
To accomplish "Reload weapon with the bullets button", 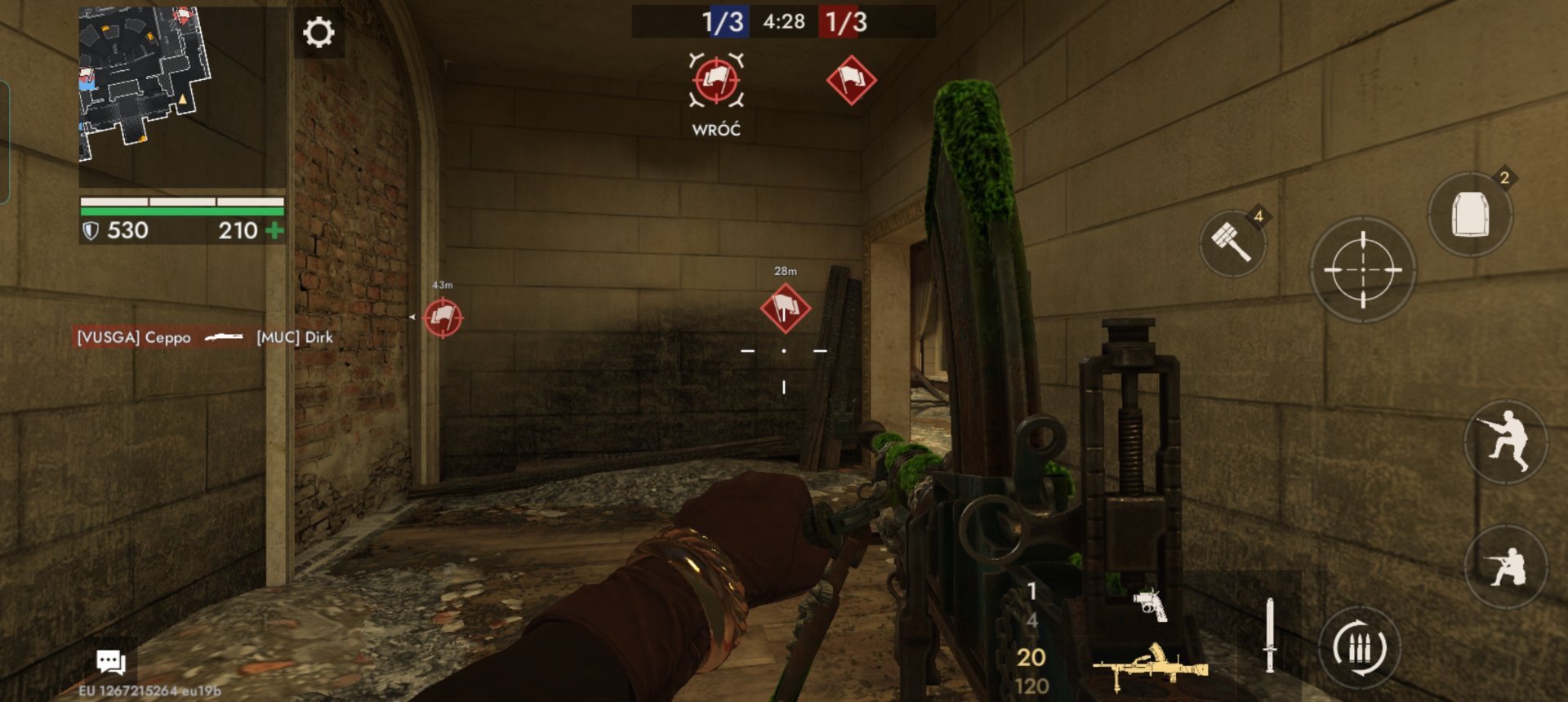I will [1359, 649].
